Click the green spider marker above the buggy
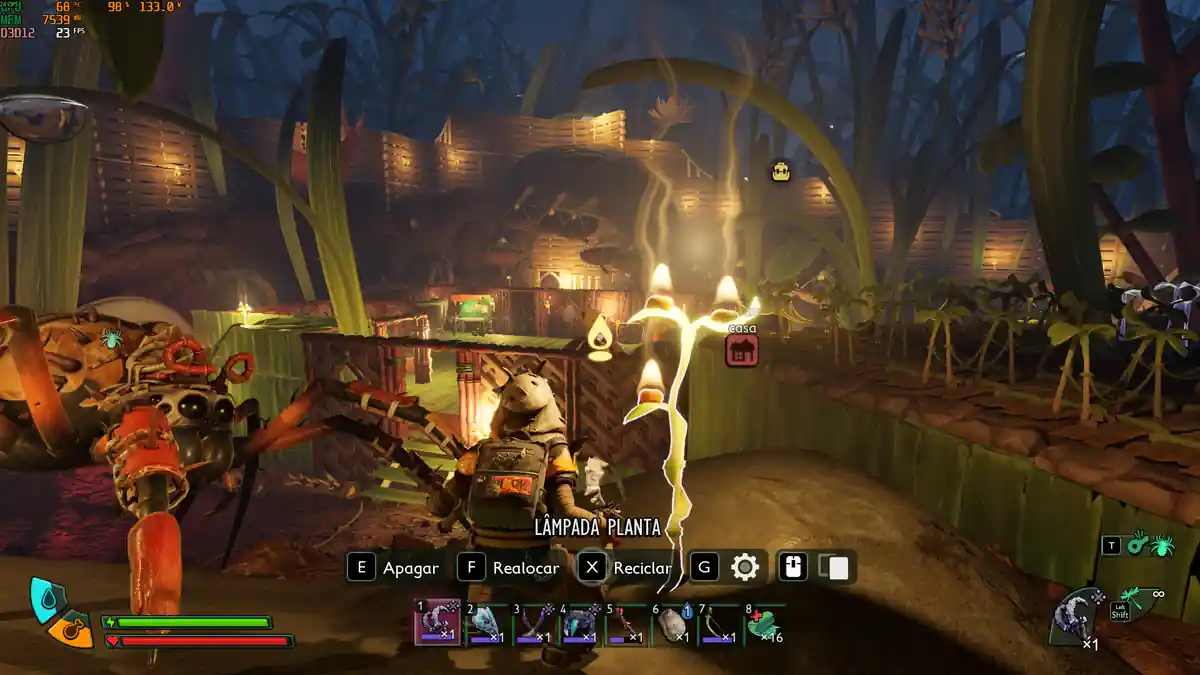 pyautogui.click(x=110, y=338)
